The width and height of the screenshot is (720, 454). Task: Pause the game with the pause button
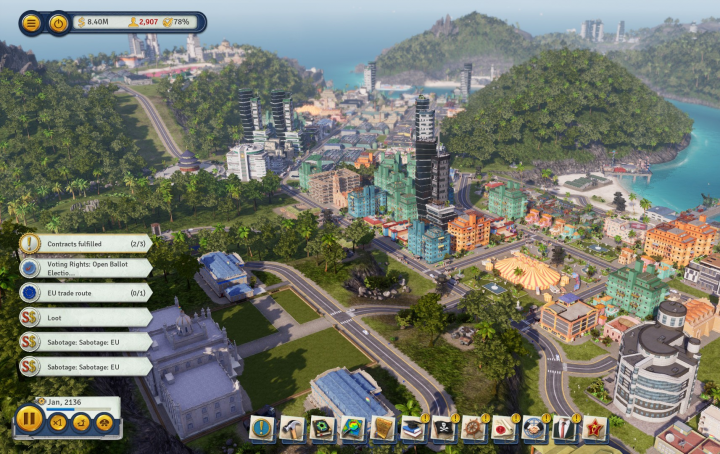tap(30, 418)
